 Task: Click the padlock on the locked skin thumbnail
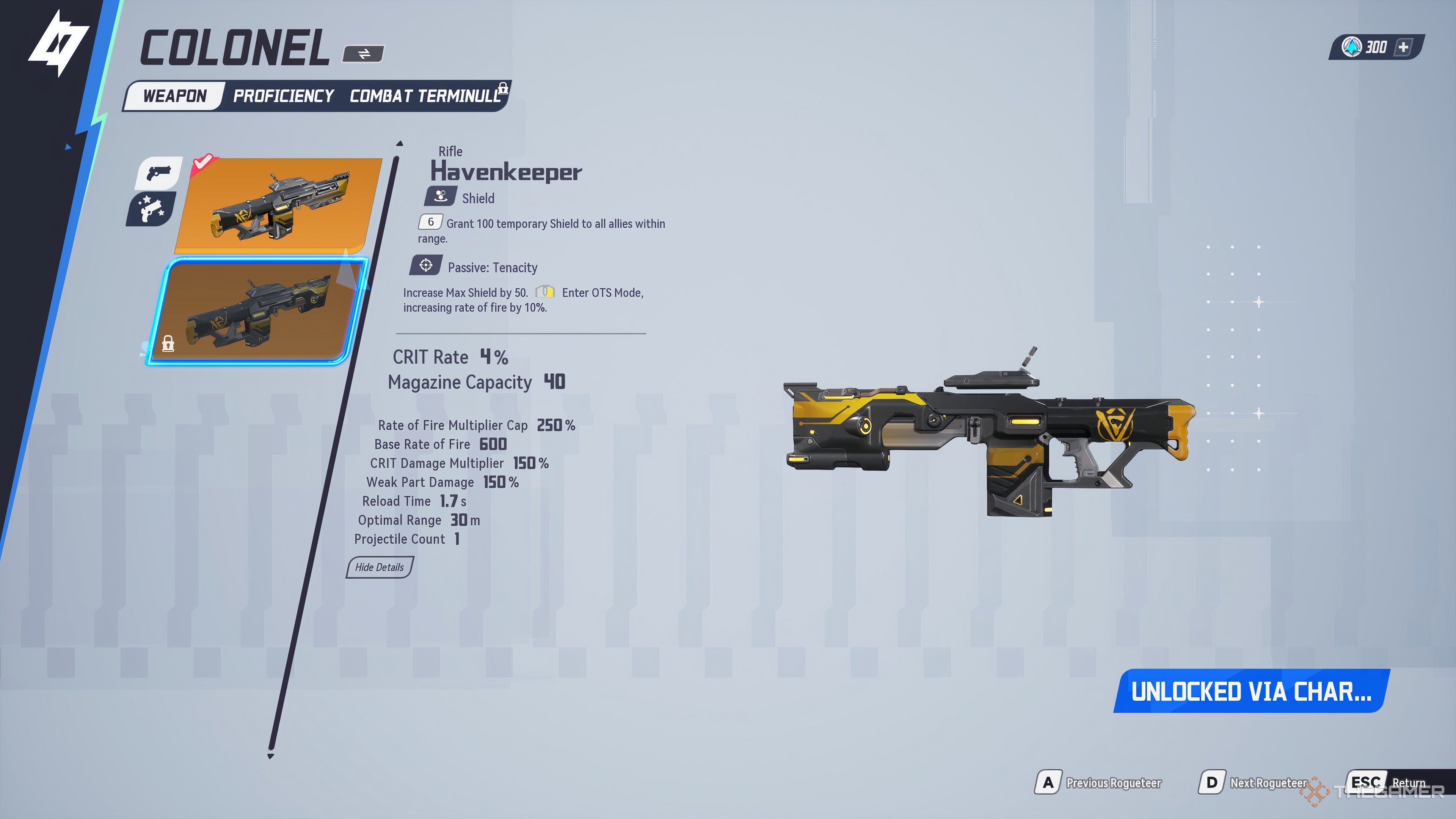pyautogui.click(x=168, y=343)
